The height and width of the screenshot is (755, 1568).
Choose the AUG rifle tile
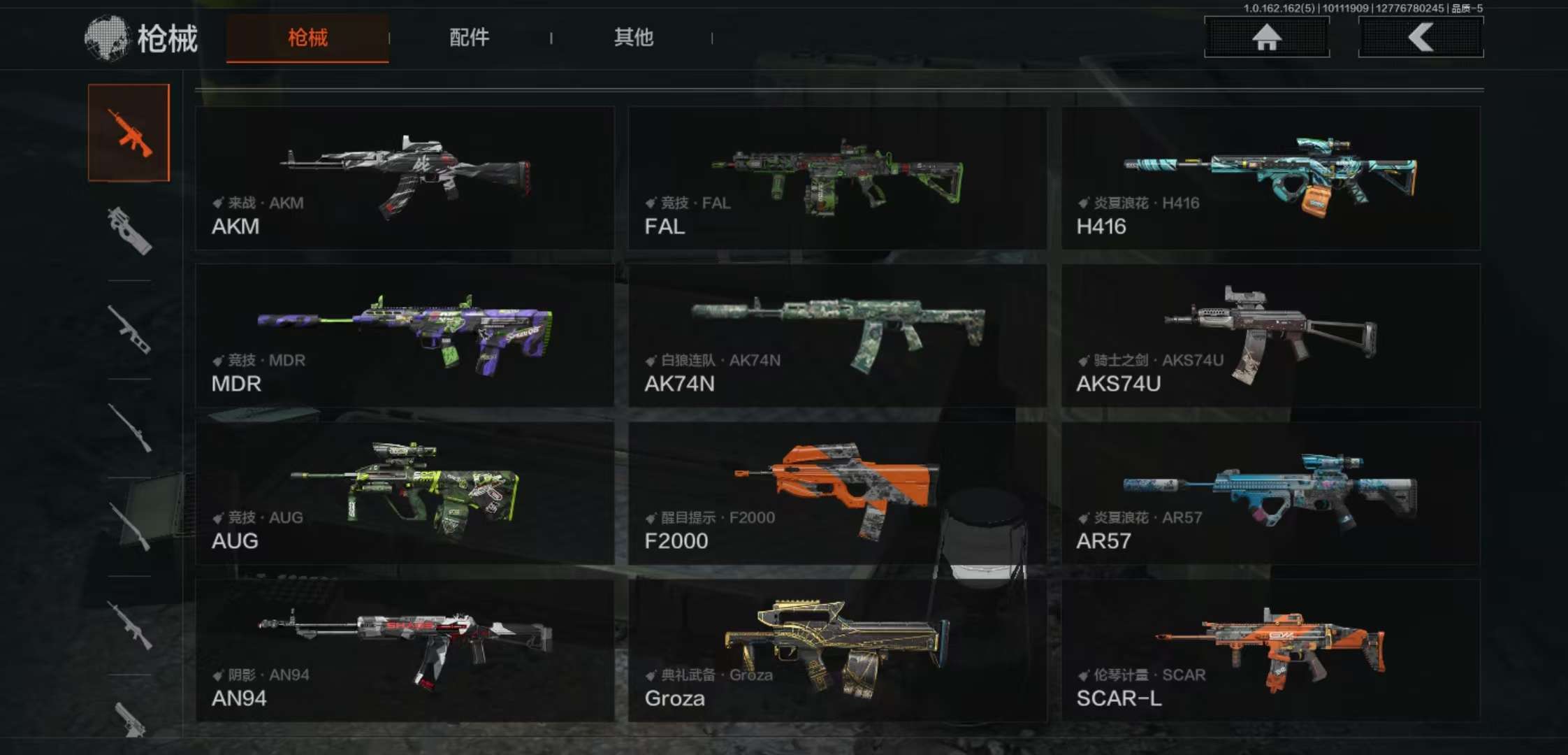pyautogui.click(x=405, y=493)
